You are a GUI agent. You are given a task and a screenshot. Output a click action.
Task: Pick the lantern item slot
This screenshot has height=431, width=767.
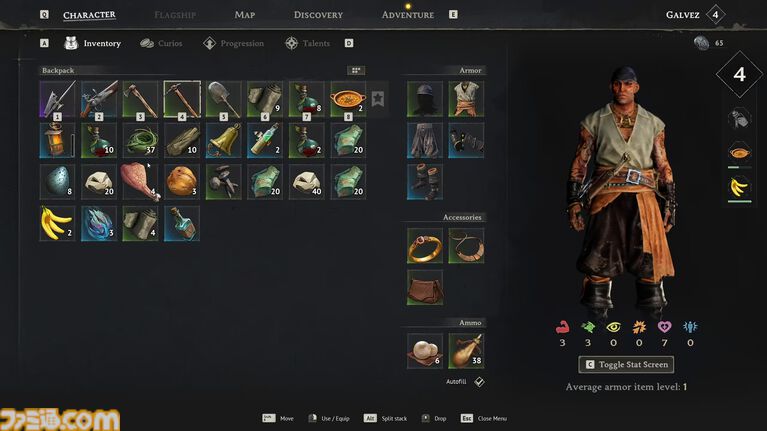click(58, 140)
